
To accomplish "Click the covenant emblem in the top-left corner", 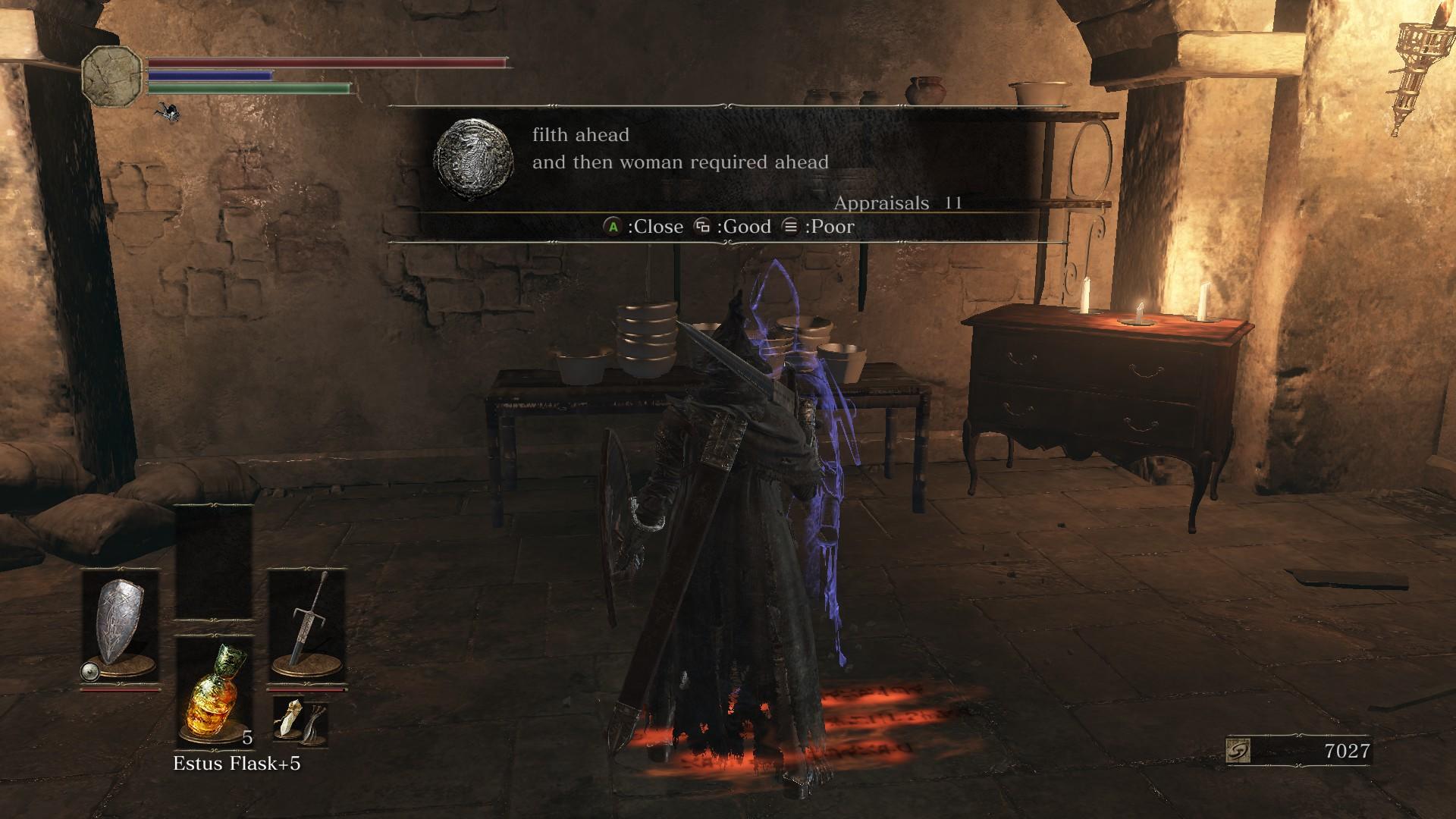I will [x=112, y=74].
